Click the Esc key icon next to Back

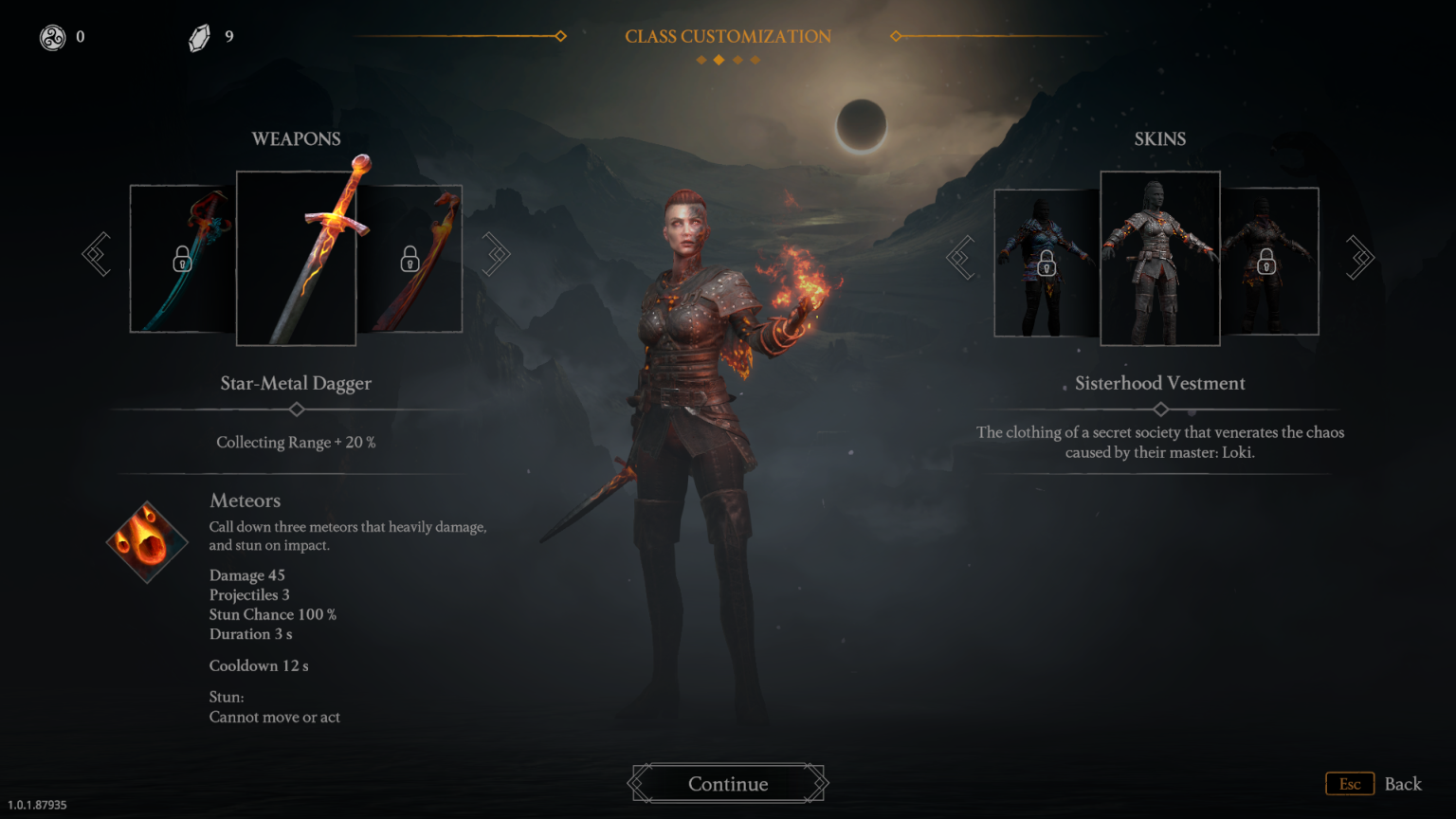[x=1350, y=784]
